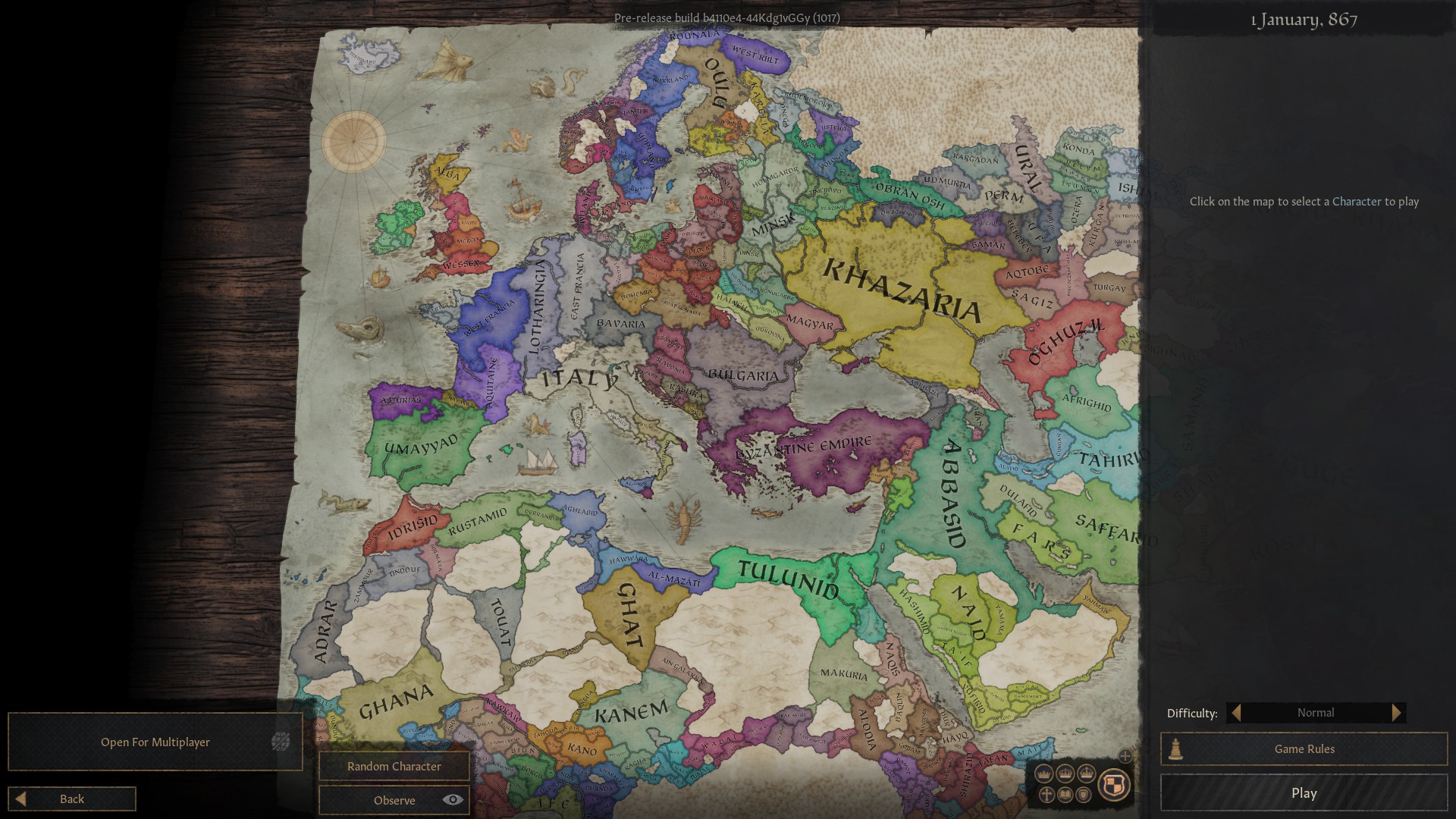
Task: Open the game For Multiplayer
Action: click(x=155, y=742)
